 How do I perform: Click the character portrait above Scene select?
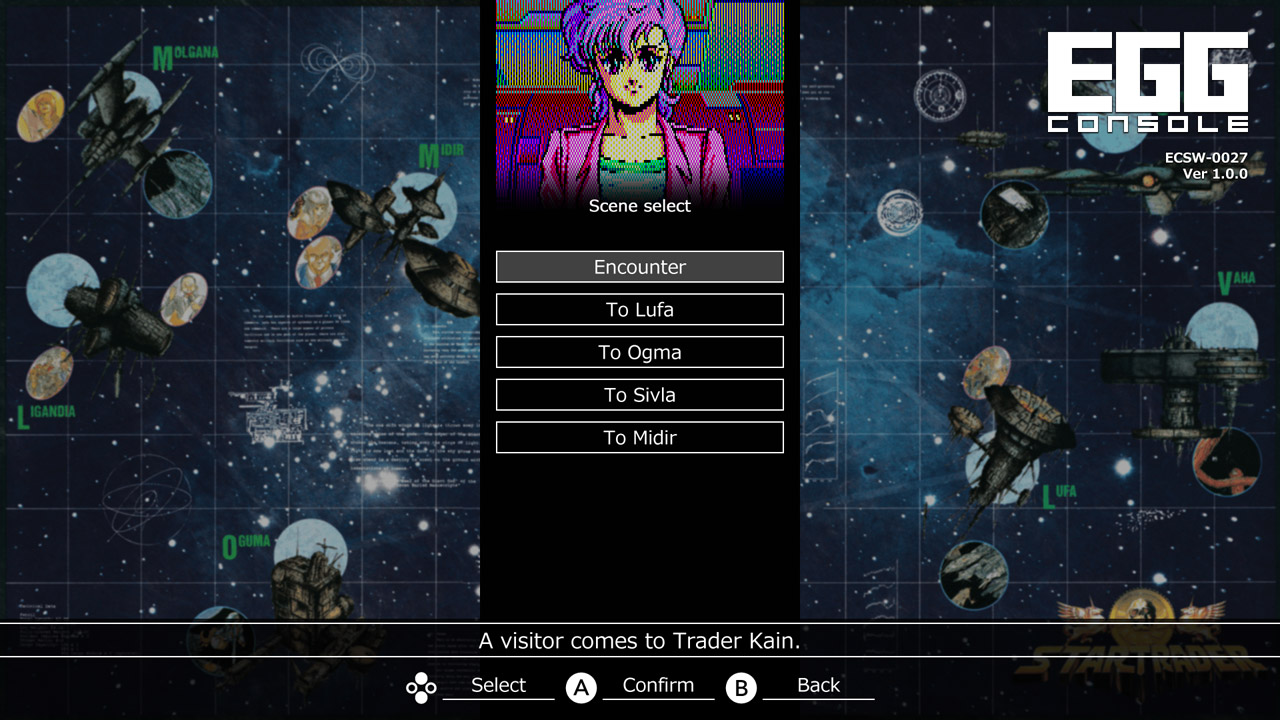pos(639,95)
